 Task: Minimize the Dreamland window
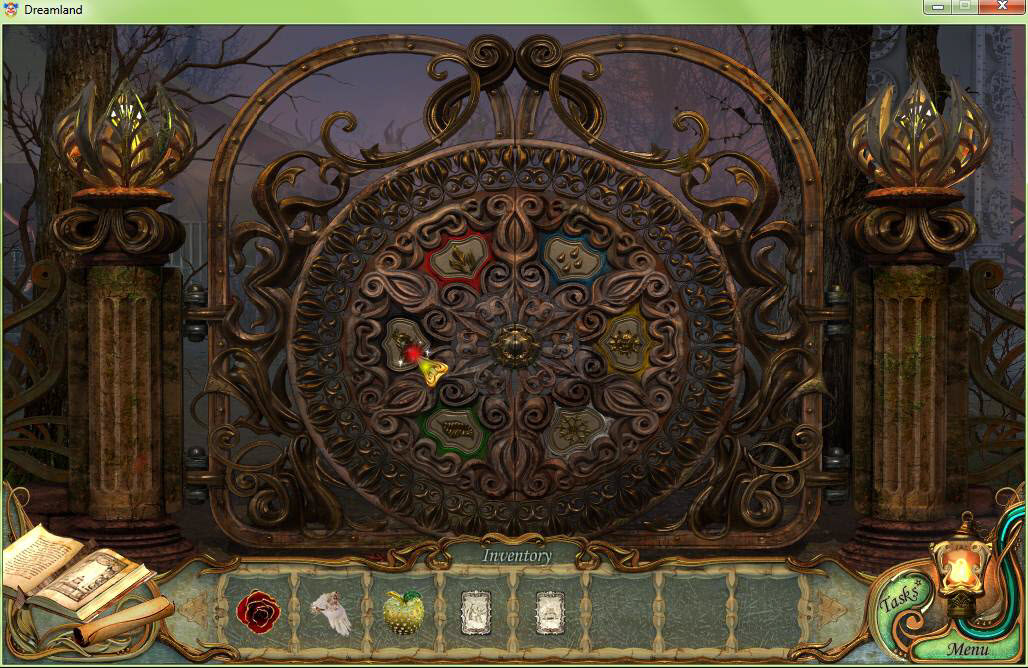pos(938,8)
